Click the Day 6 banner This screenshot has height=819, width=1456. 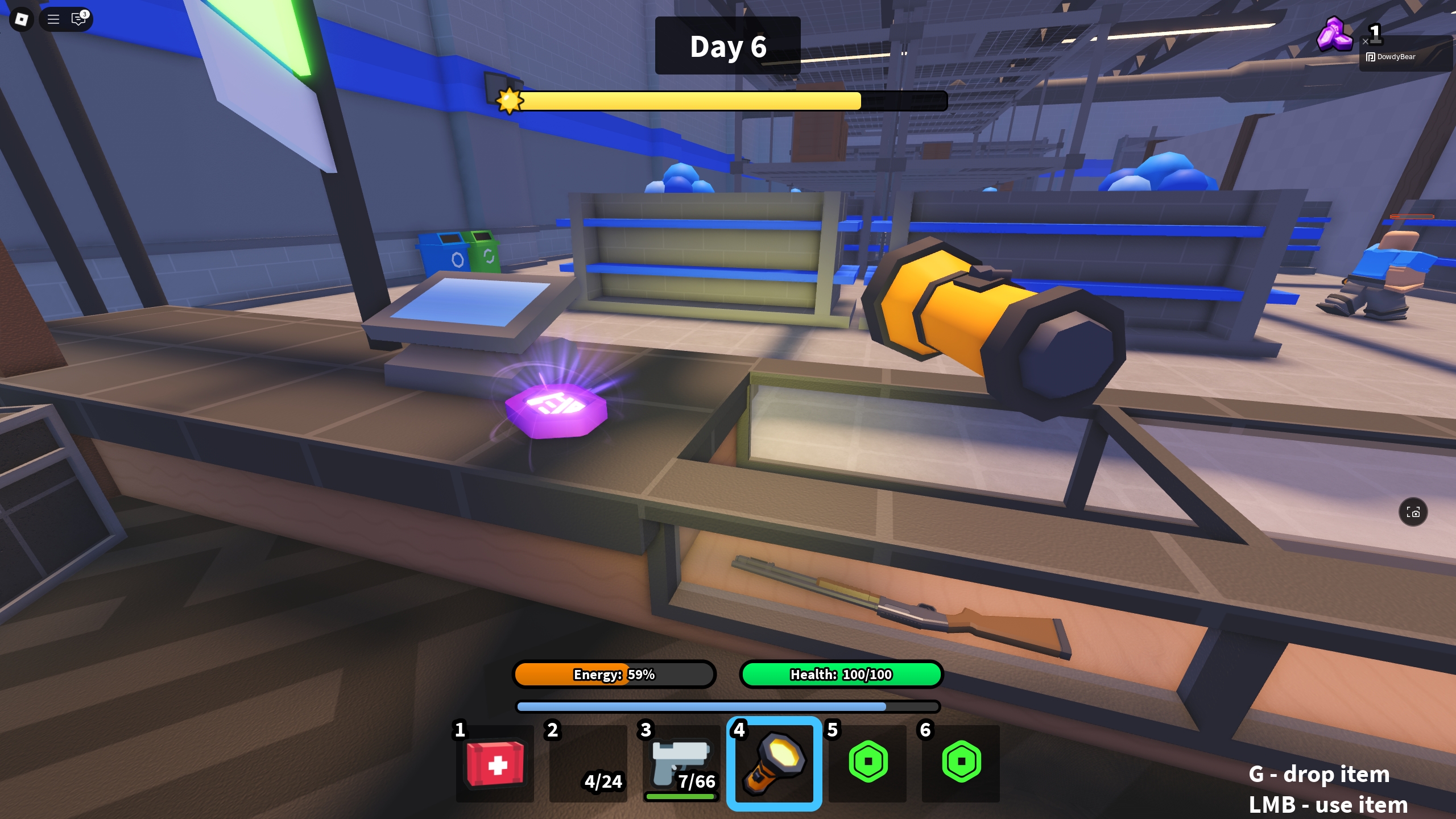coord(728,46)
